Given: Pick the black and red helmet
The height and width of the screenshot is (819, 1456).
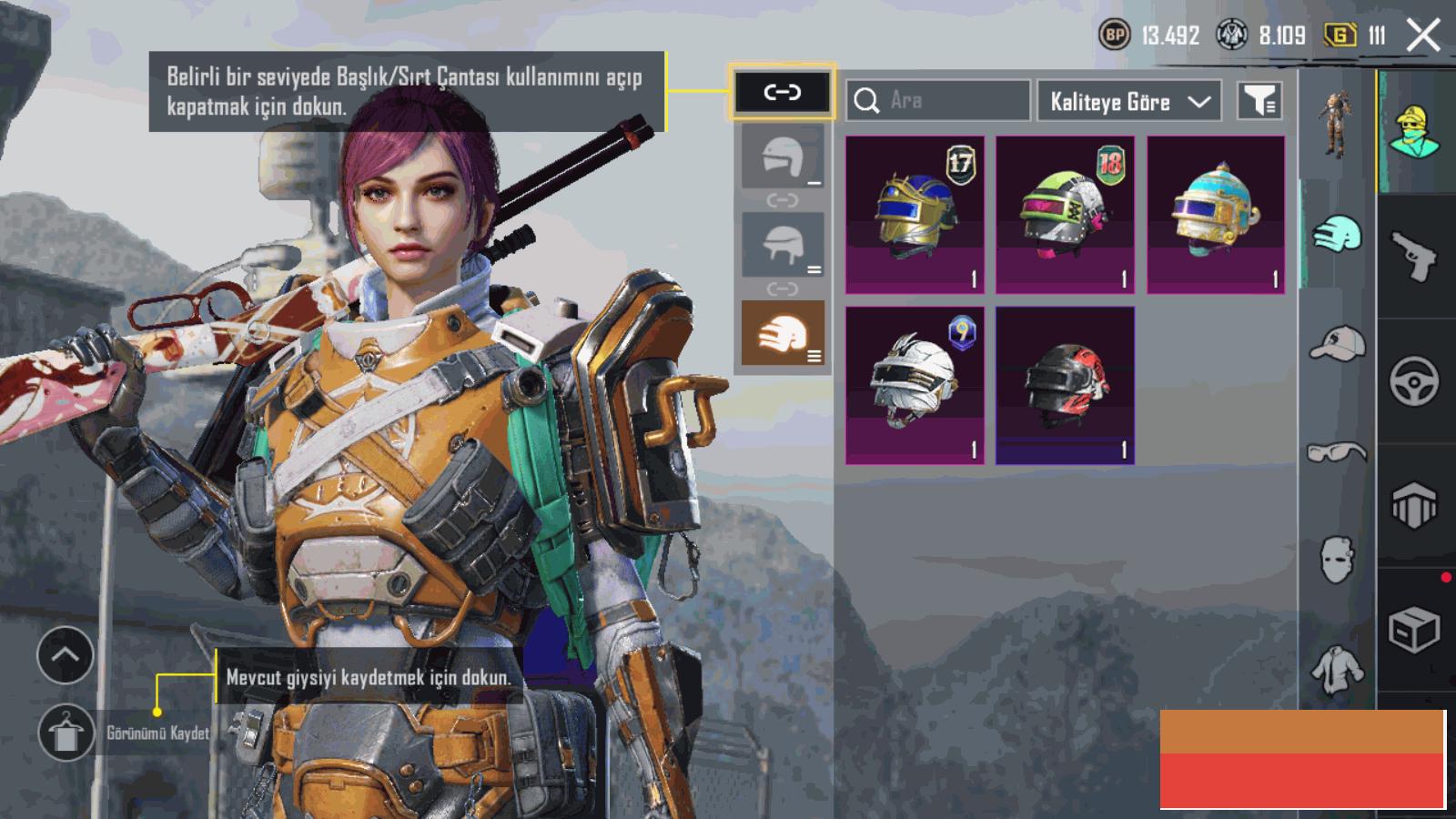Looking at the screenshot, I should [1065, 385].
